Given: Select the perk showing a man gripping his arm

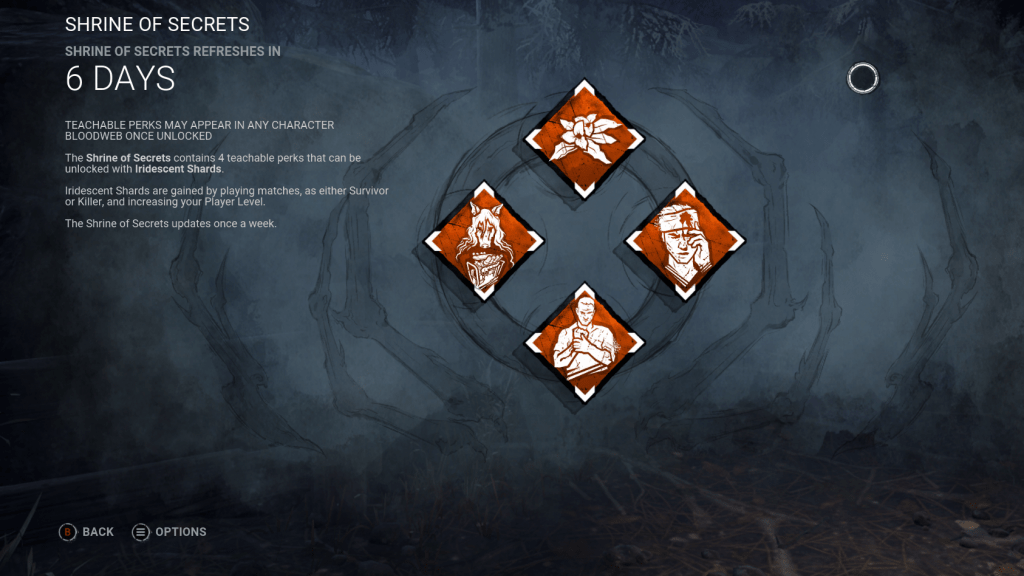Looking at the screenshot, I should pyautogui.click(x=584, y=342).
